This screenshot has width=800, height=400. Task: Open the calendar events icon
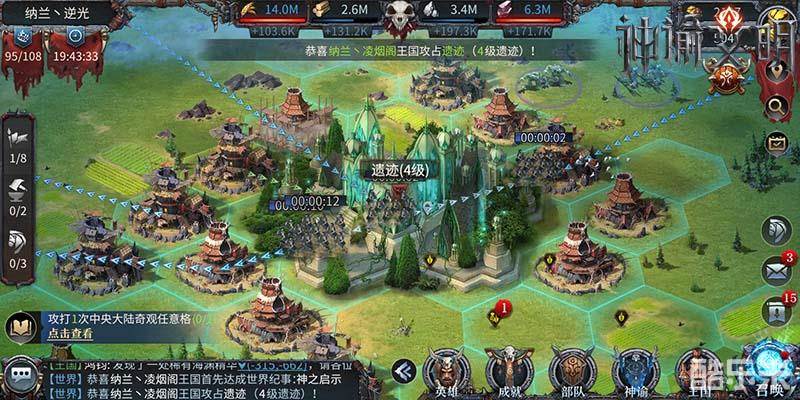click(x=776, y=143)
